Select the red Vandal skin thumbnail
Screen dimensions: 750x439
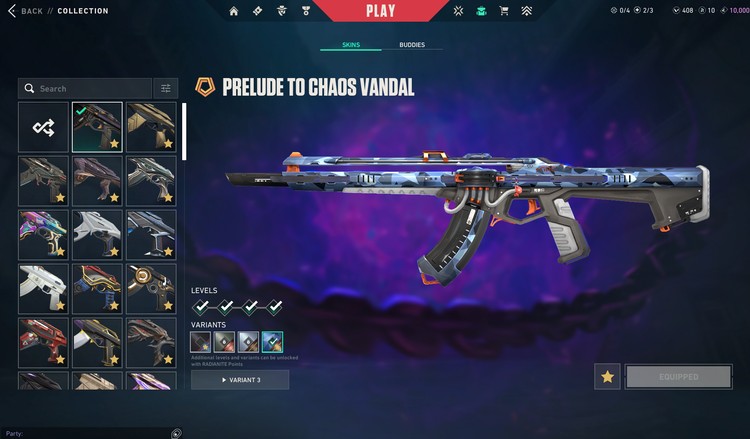[44, 341]
